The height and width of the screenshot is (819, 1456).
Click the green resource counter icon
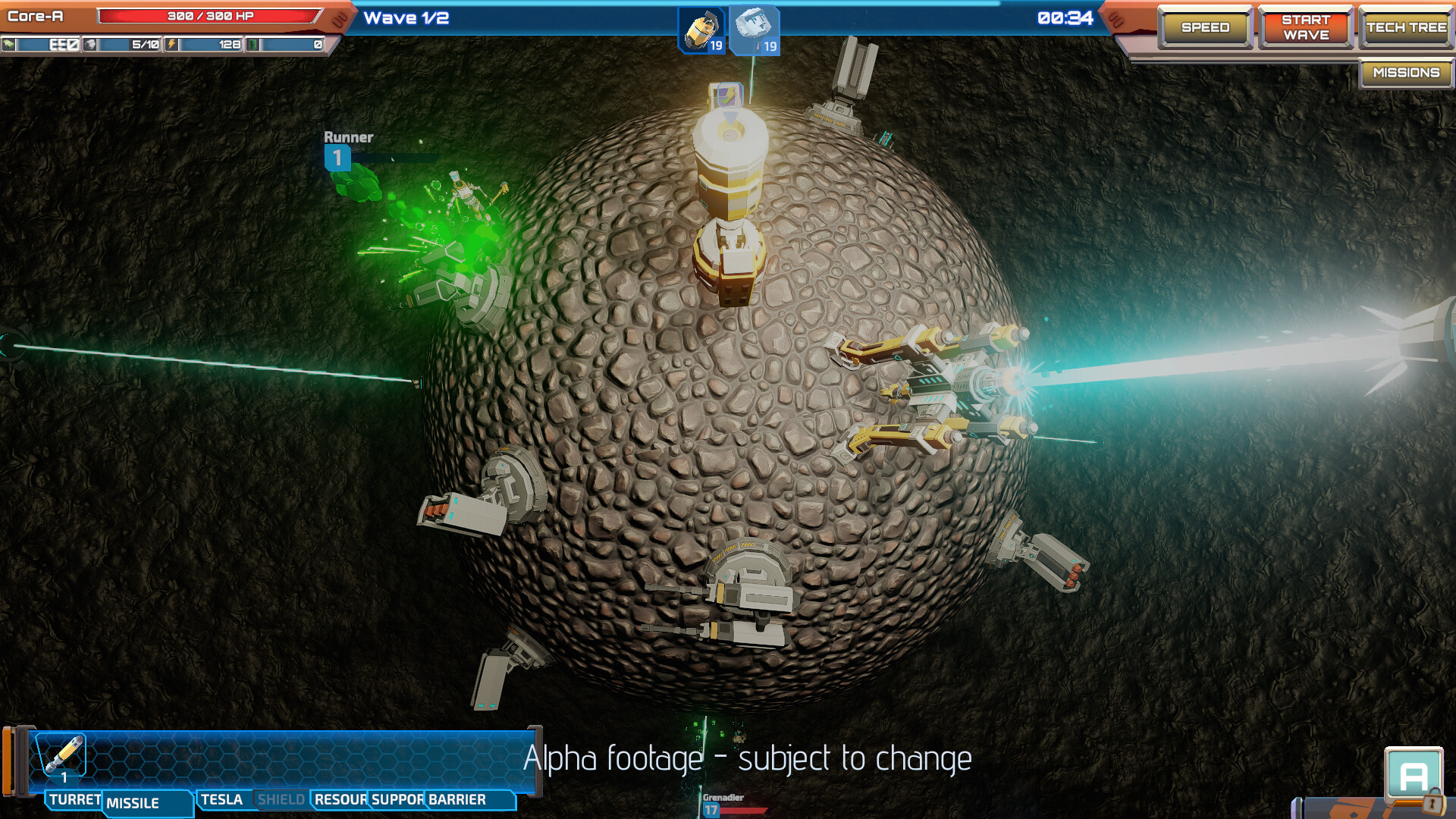point(9,45)
